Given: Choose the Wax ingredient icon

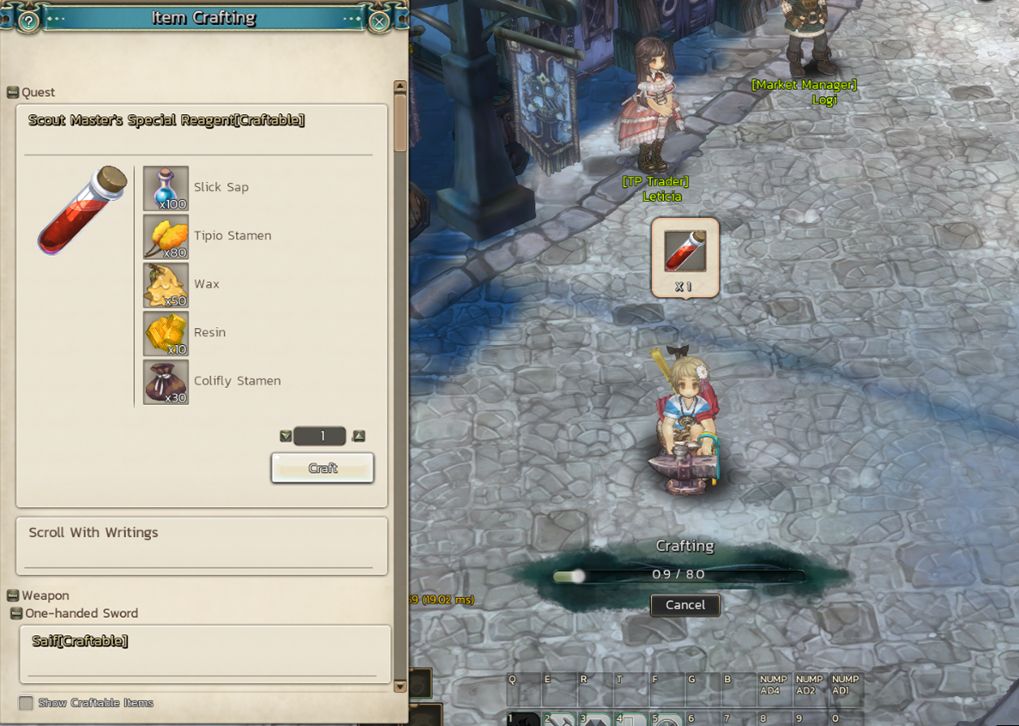Looking at the screenshot, I should pos(166,285).
